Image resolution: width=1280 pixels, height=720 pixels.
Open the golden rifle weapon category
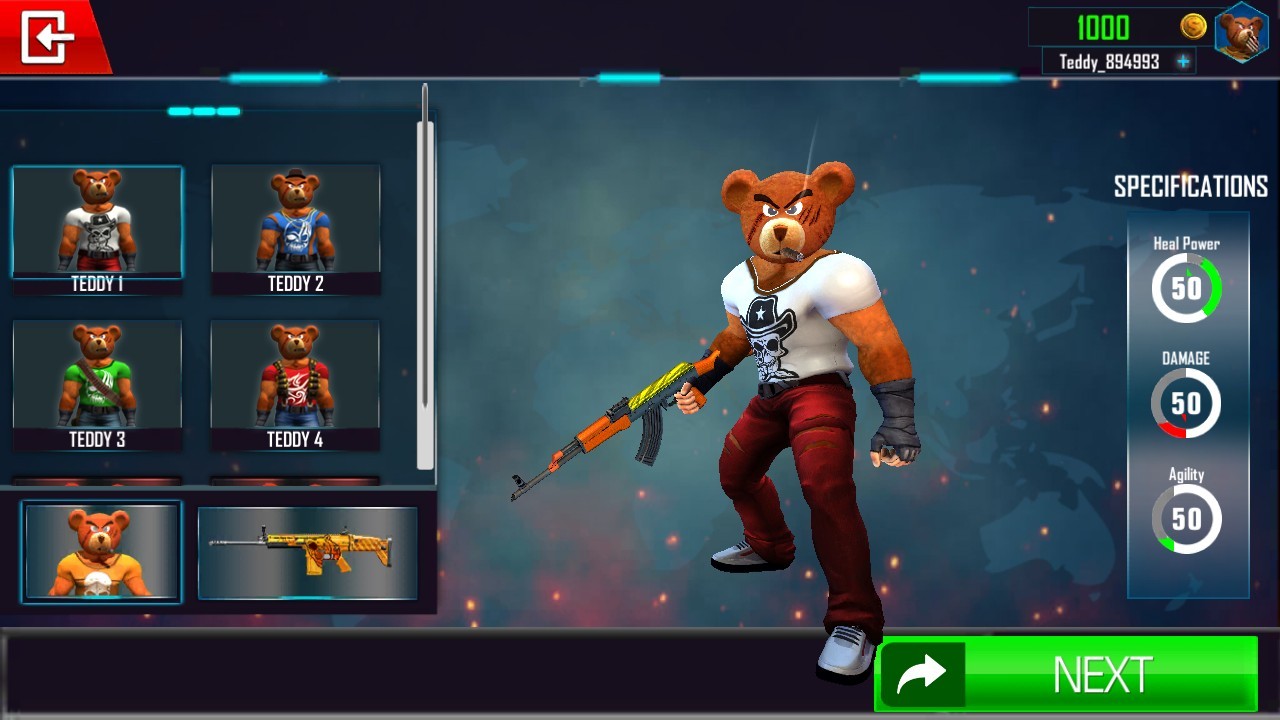coord(307,553)
